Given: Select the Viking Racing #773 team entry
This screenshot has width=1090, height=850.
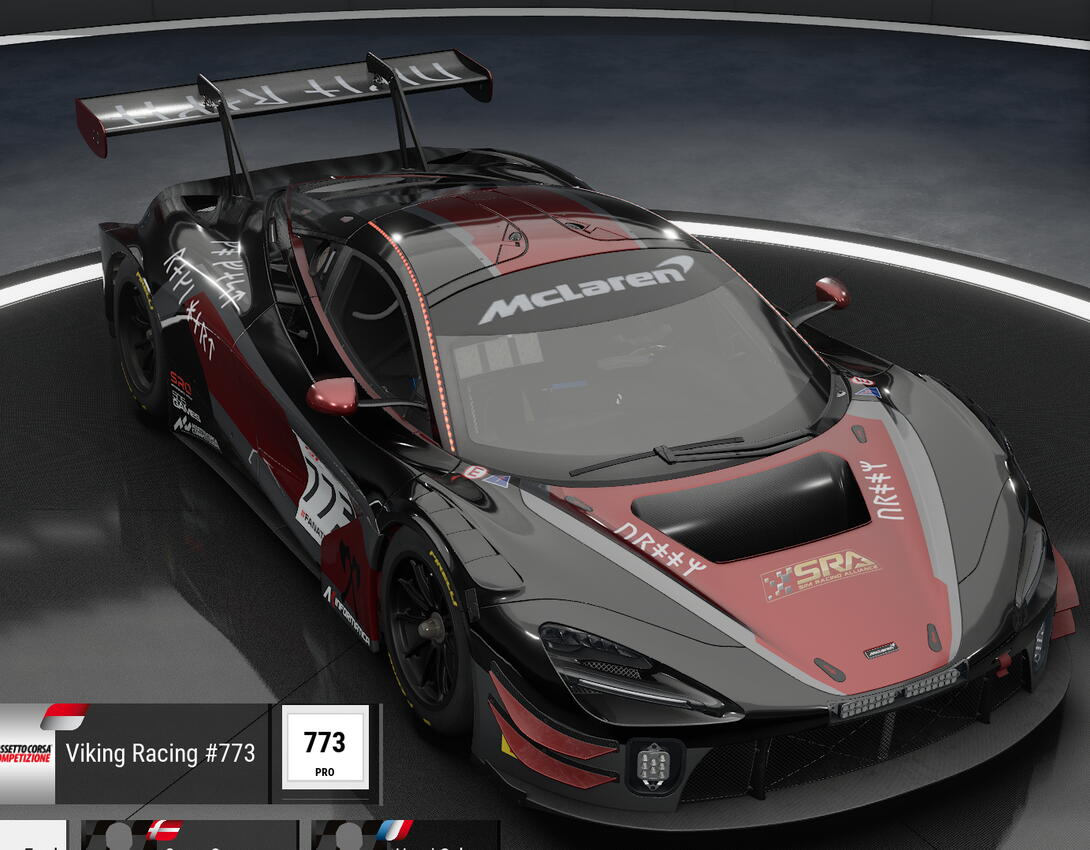Looking at the screenshot, I should [160, 752].
